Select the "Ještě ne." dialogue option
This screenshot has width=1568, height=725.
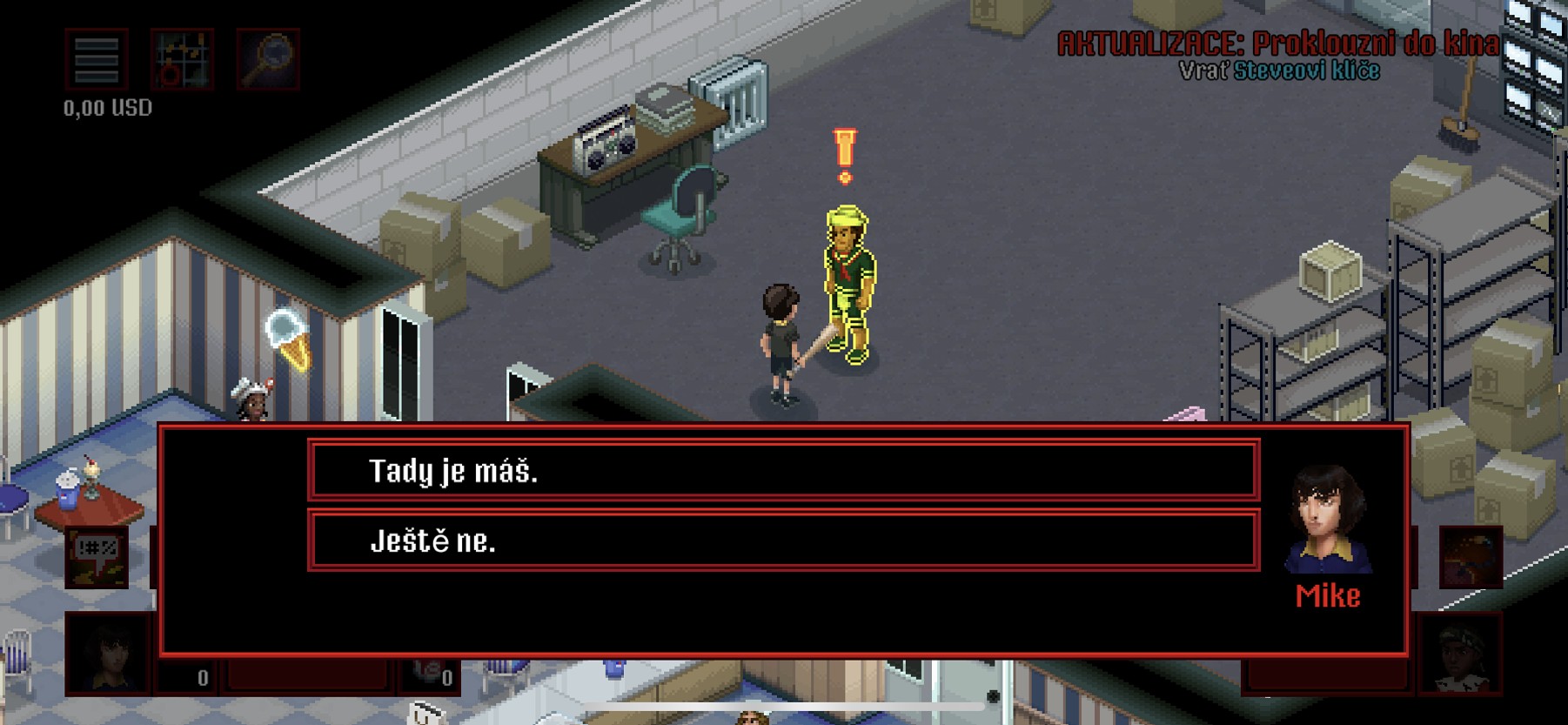[783, 541]
